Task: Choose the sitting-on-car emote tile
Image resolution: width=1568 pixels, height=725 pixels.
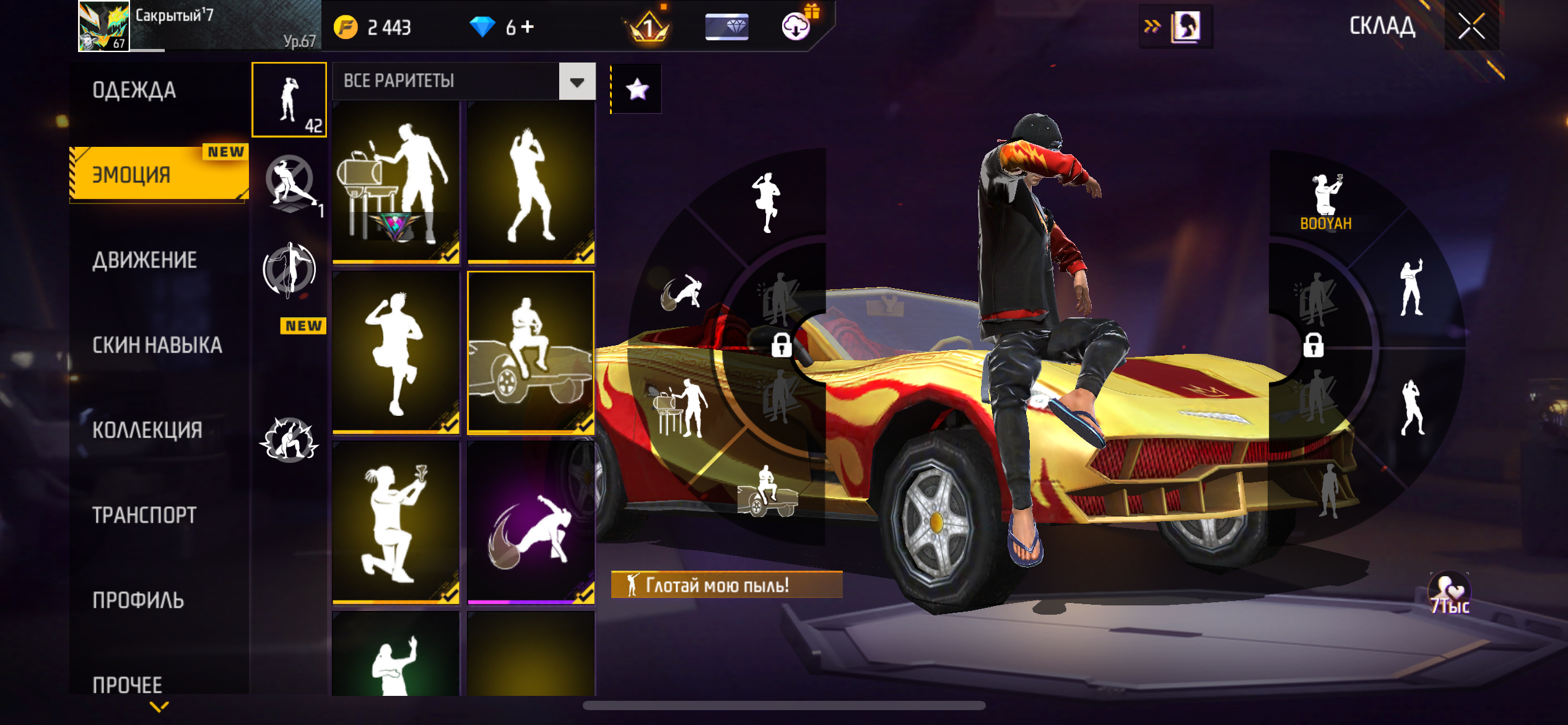Action: point(531,352)
